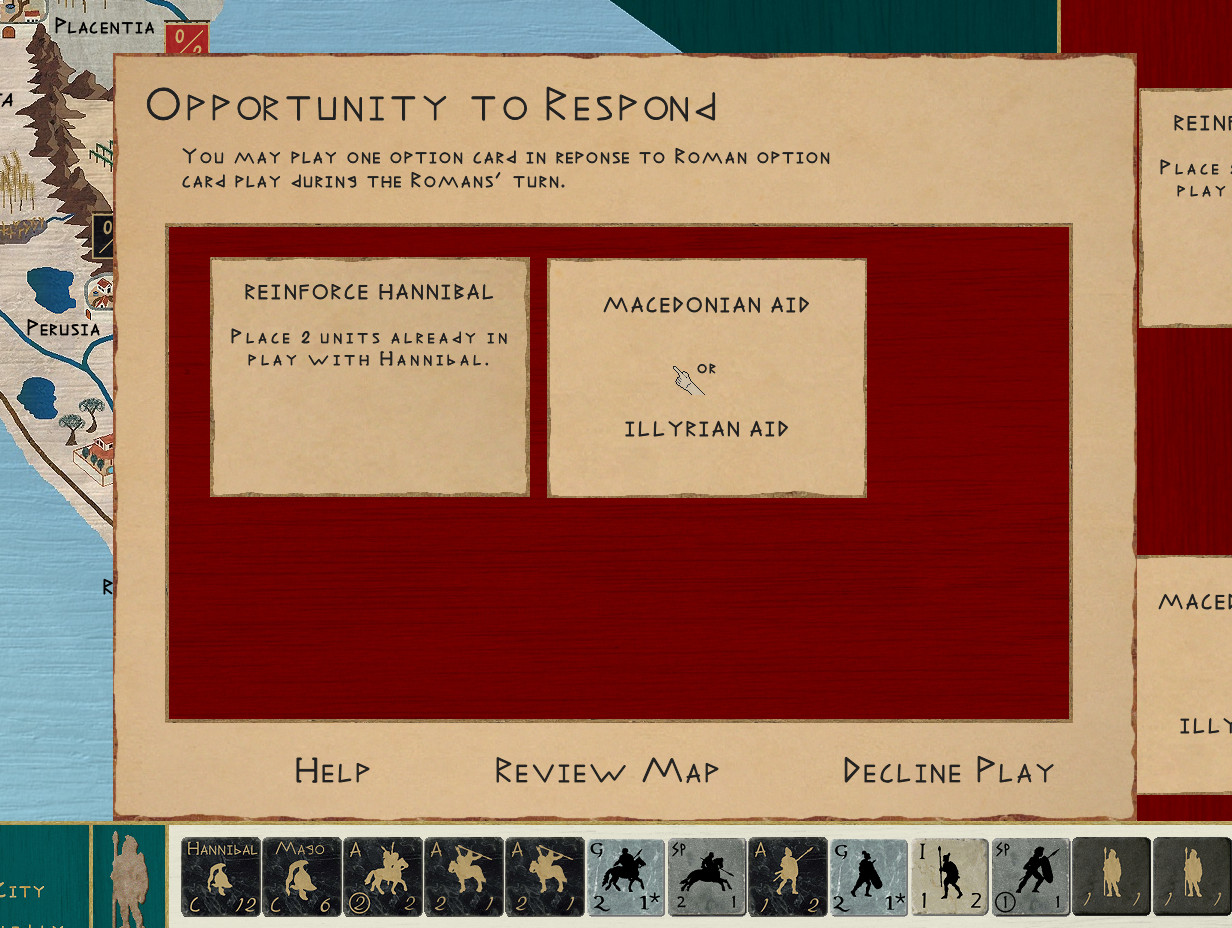Choose the Macedonian Aid or Illyrian Aid card
1232x928 pixels.
(706, 377)
